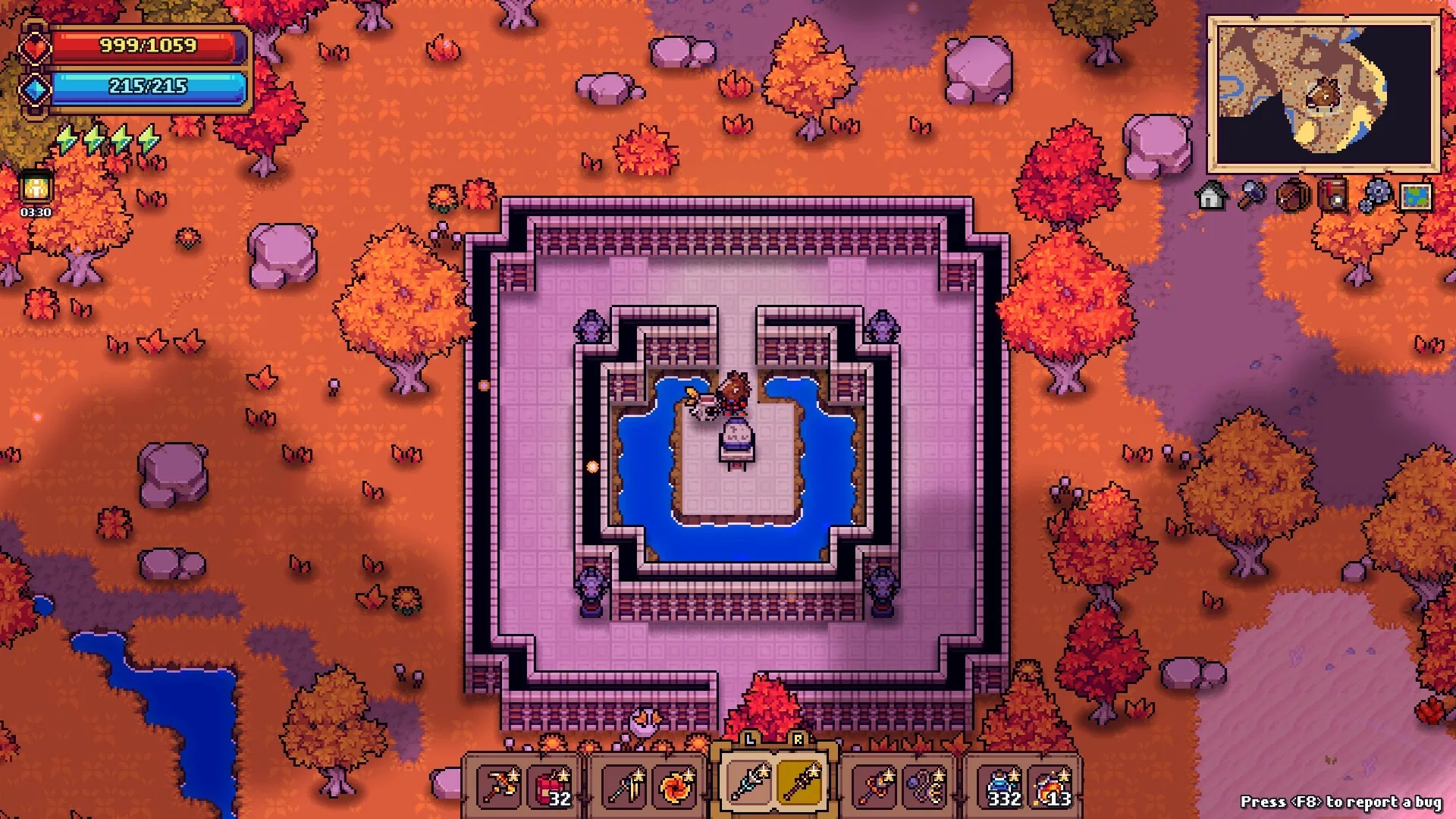1456x819 pixels.
Task: Open settings with the gears icon
Action: (1374, 196)
